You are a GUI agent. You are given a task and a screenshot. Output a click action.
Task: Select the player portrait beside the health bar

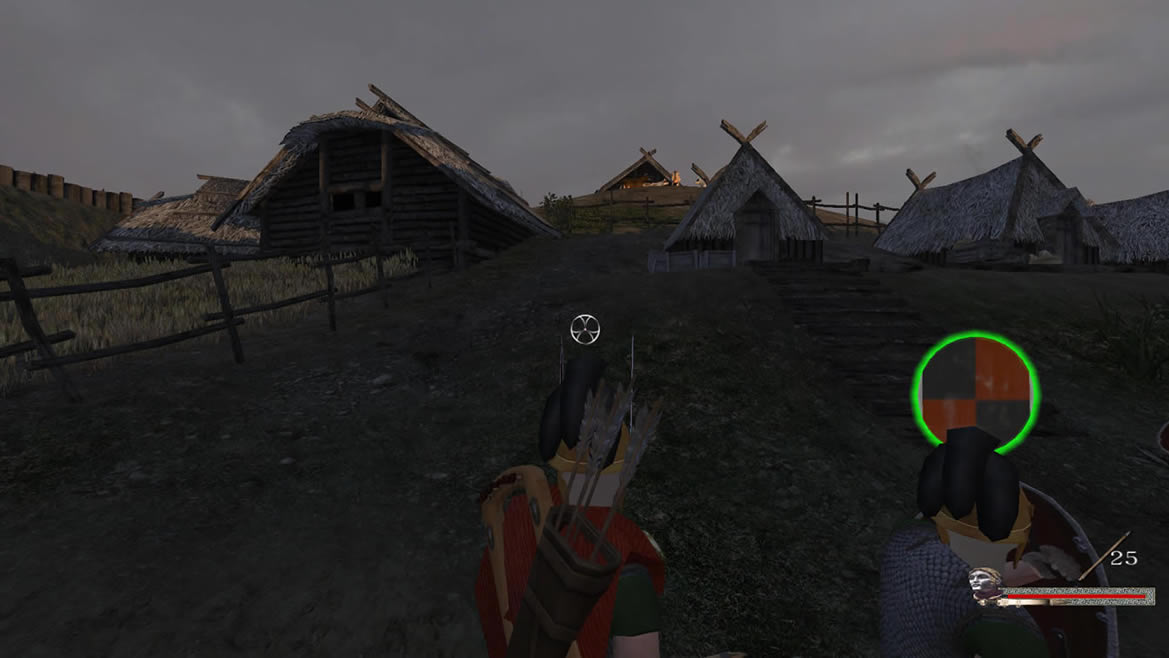point(984,586)
